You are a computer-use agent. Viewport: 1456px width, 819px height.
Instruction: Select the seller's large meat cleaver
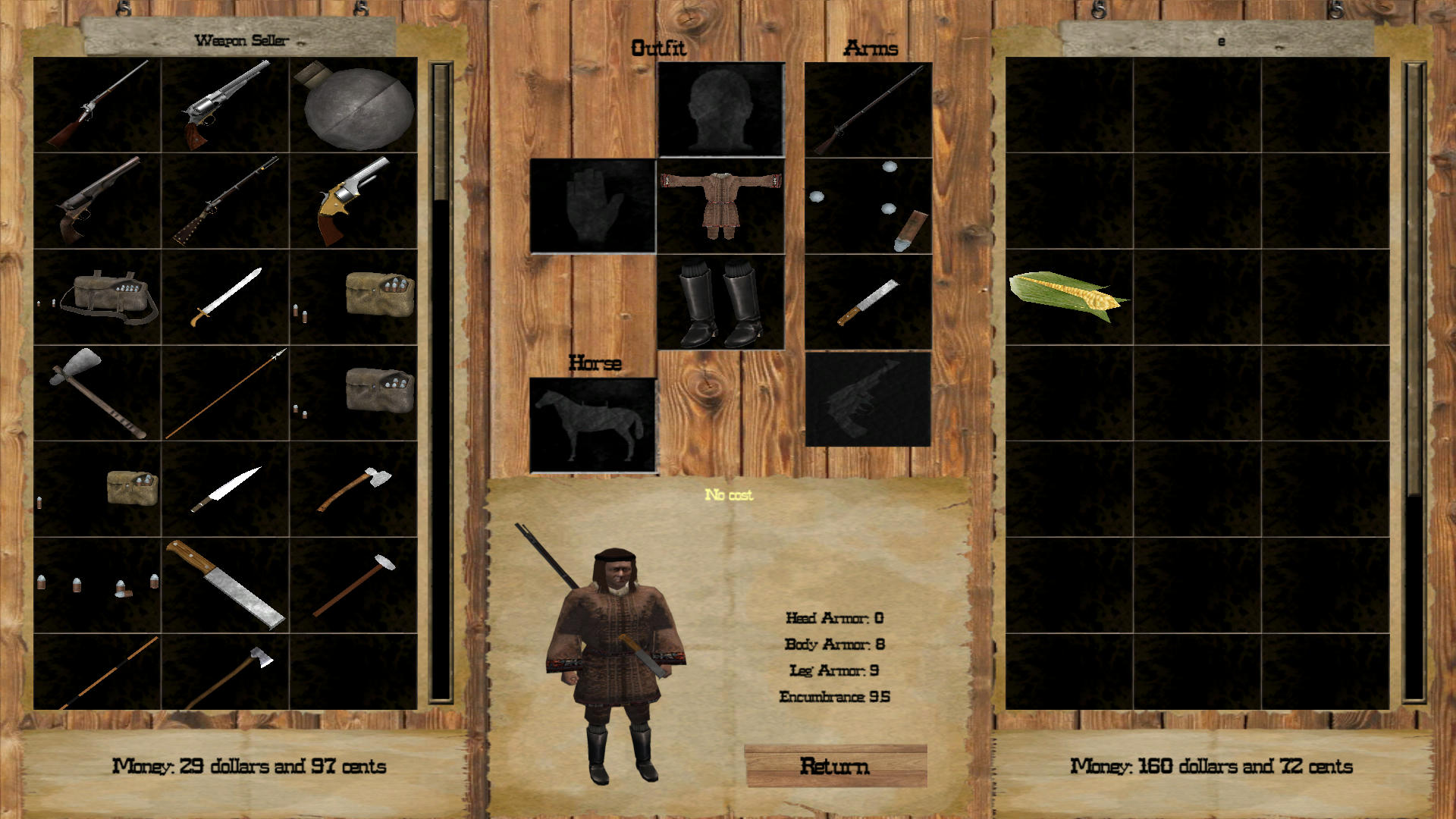[225, 585]
